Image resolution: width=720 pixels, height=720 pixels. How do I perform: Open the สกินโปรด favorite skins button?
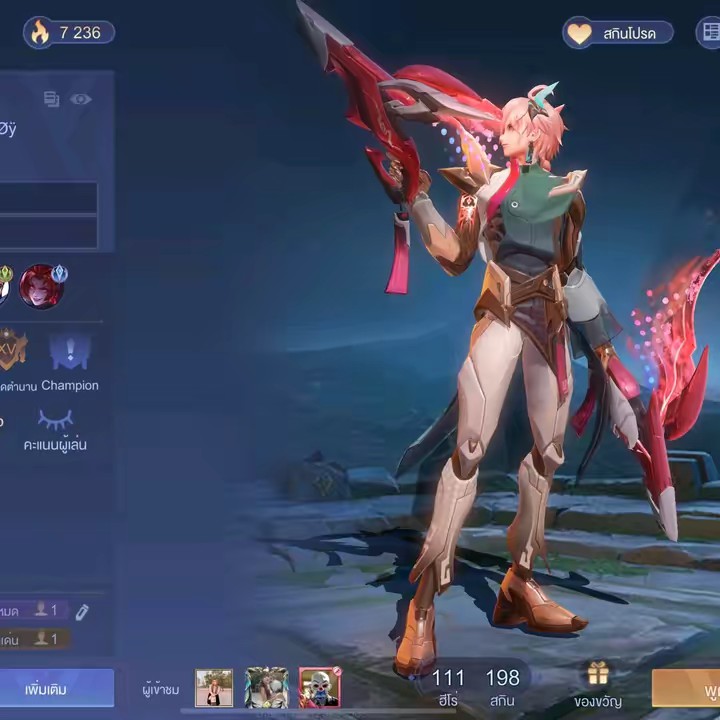coord(617,33)
